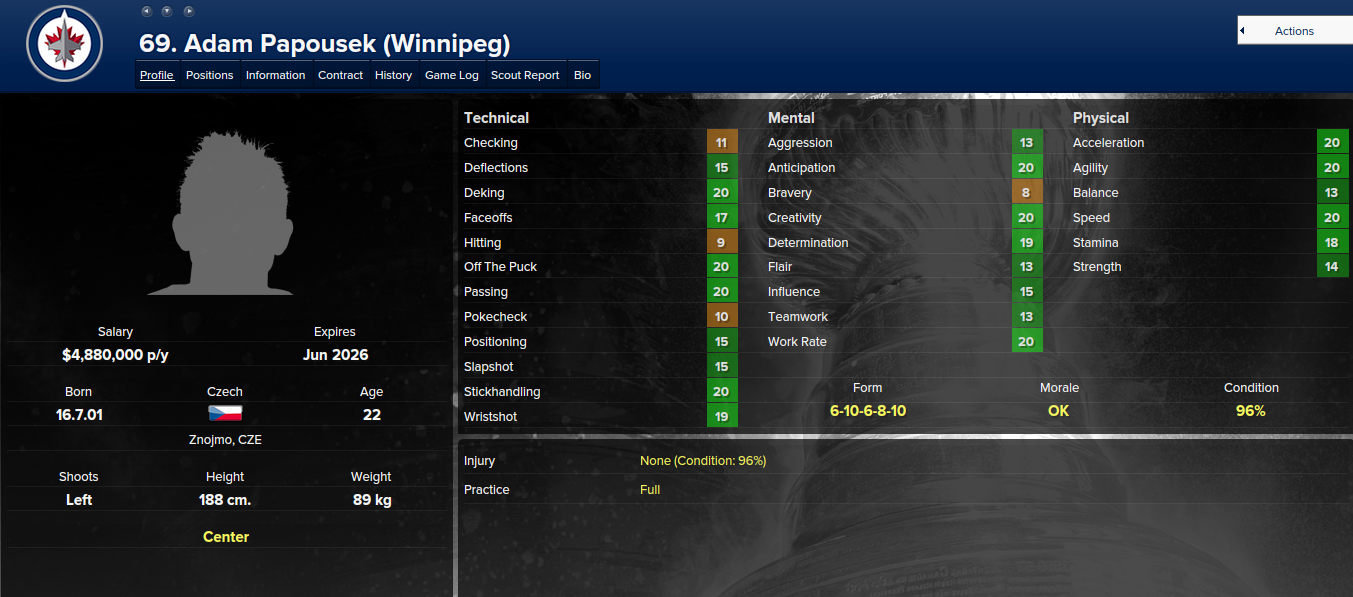The image size is (1353, 597).
Task: Switch to the Scout Report tab
Action: 525,75
